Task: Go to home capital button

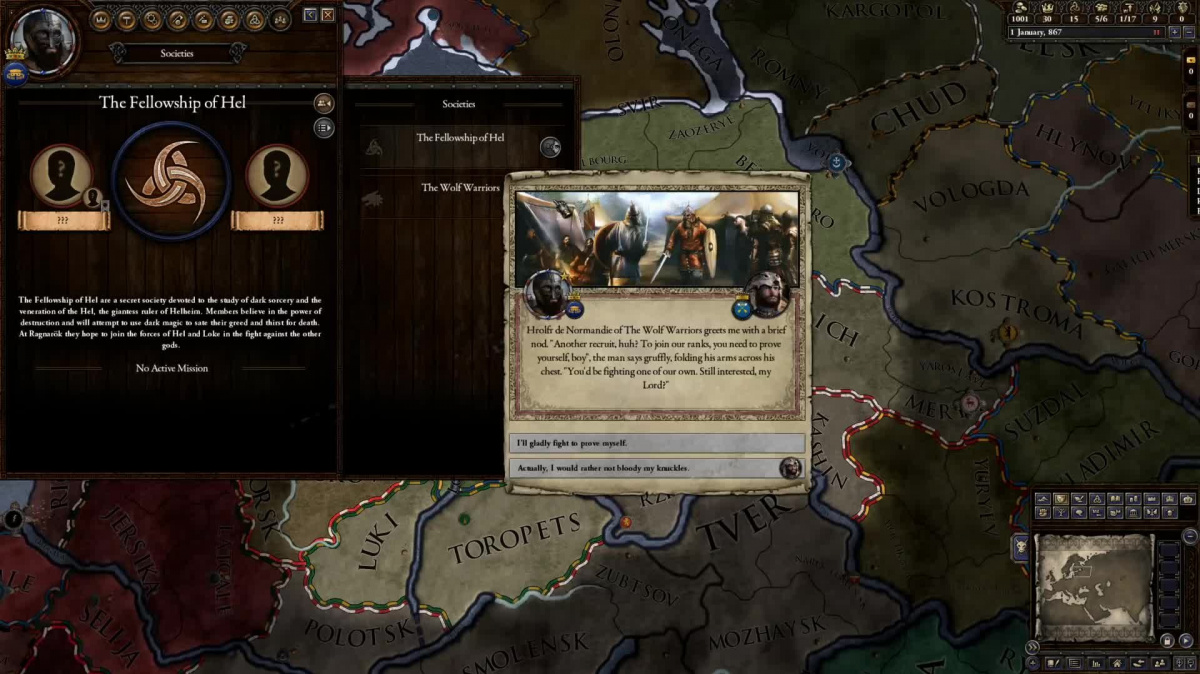Action: point(1117,663)
